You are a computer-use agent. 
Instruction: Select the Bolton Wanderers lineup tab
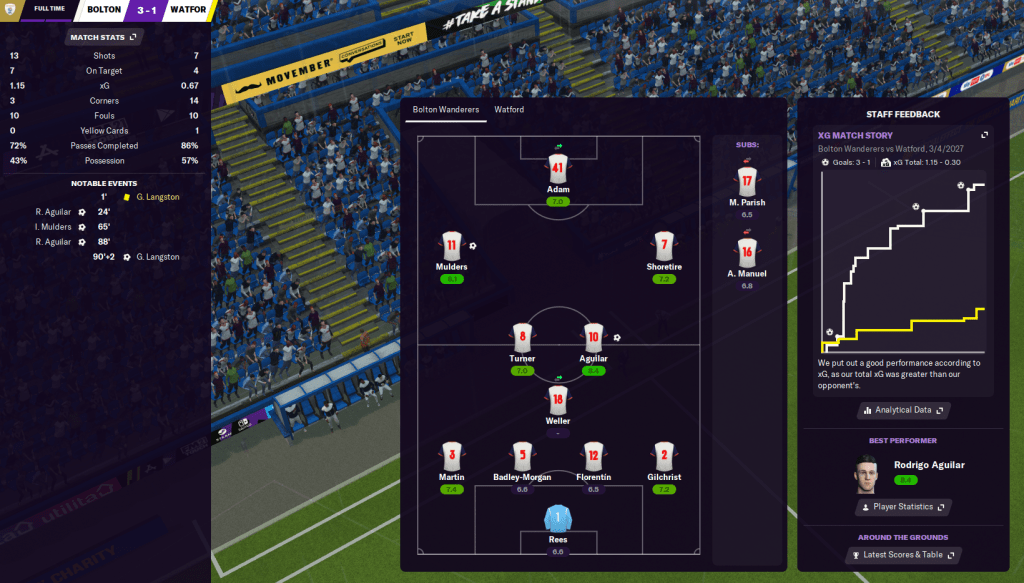(446, 110)
